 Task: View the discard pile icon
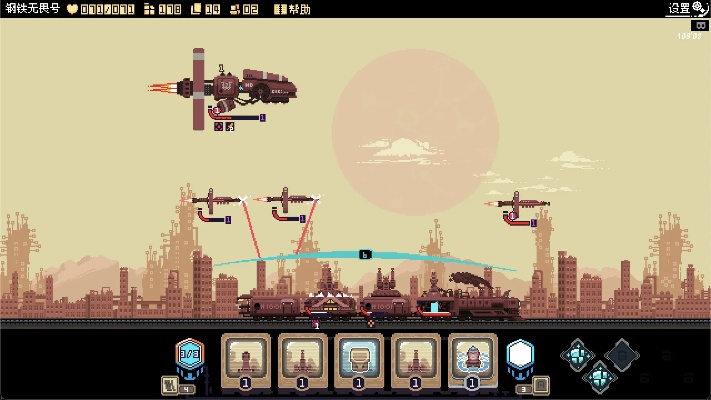click(540, 385)
